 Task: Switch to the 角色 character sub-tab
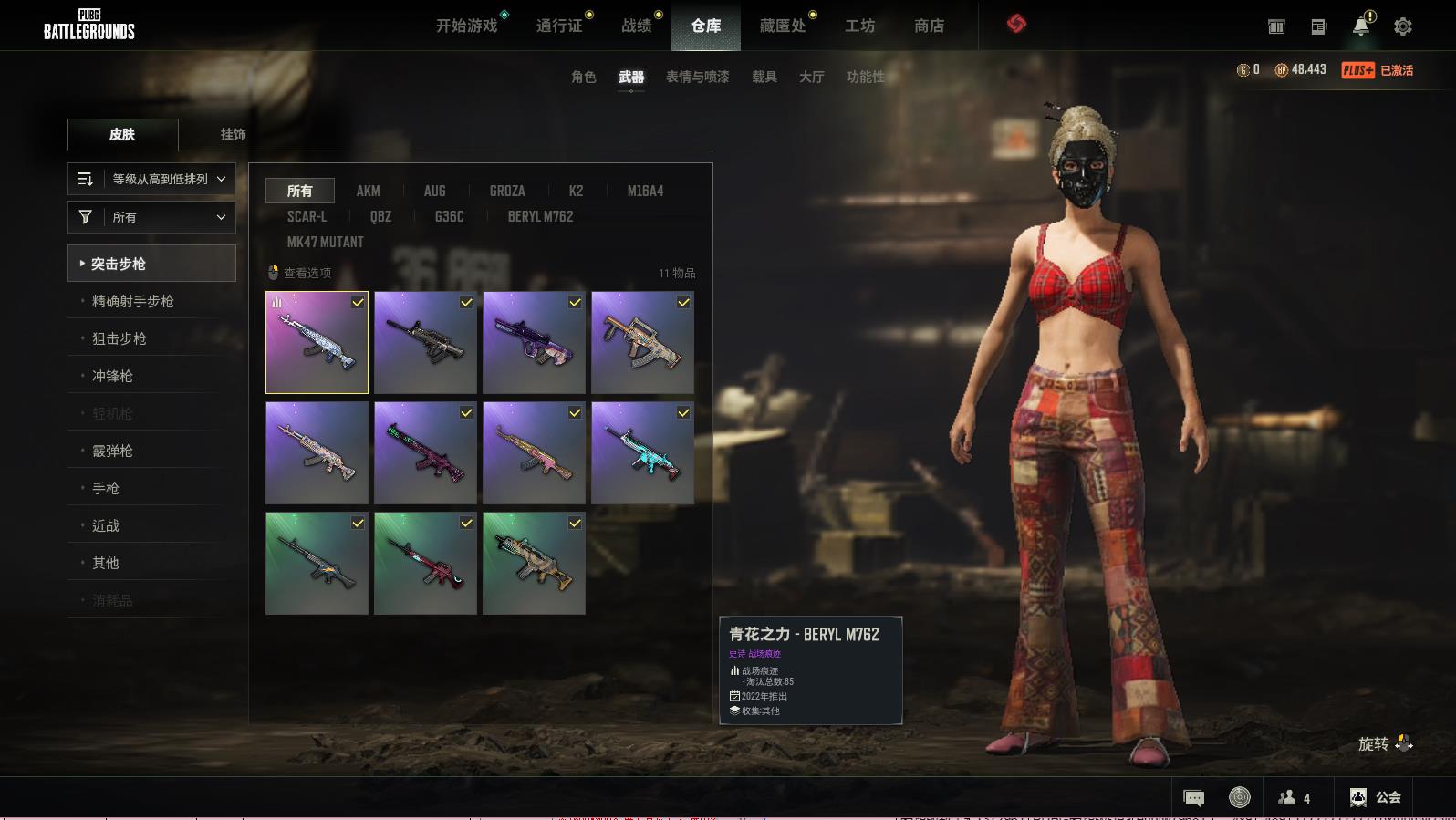pyautogui.click(x=583, y=77)
